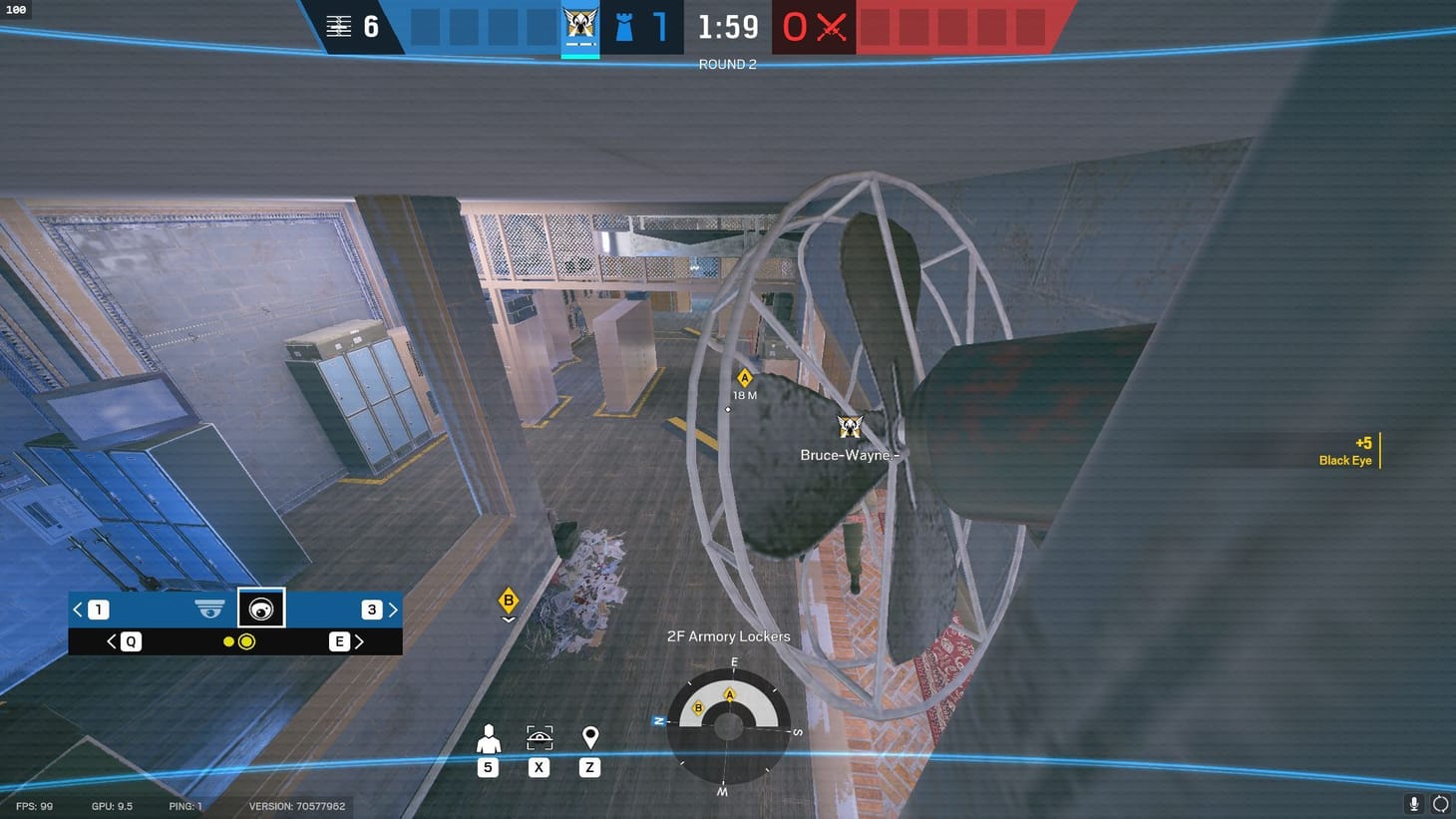The image size is (1456, 819).
Task: Select the highlighted Evil Eye gadget icon
Action: coord(261,607)
